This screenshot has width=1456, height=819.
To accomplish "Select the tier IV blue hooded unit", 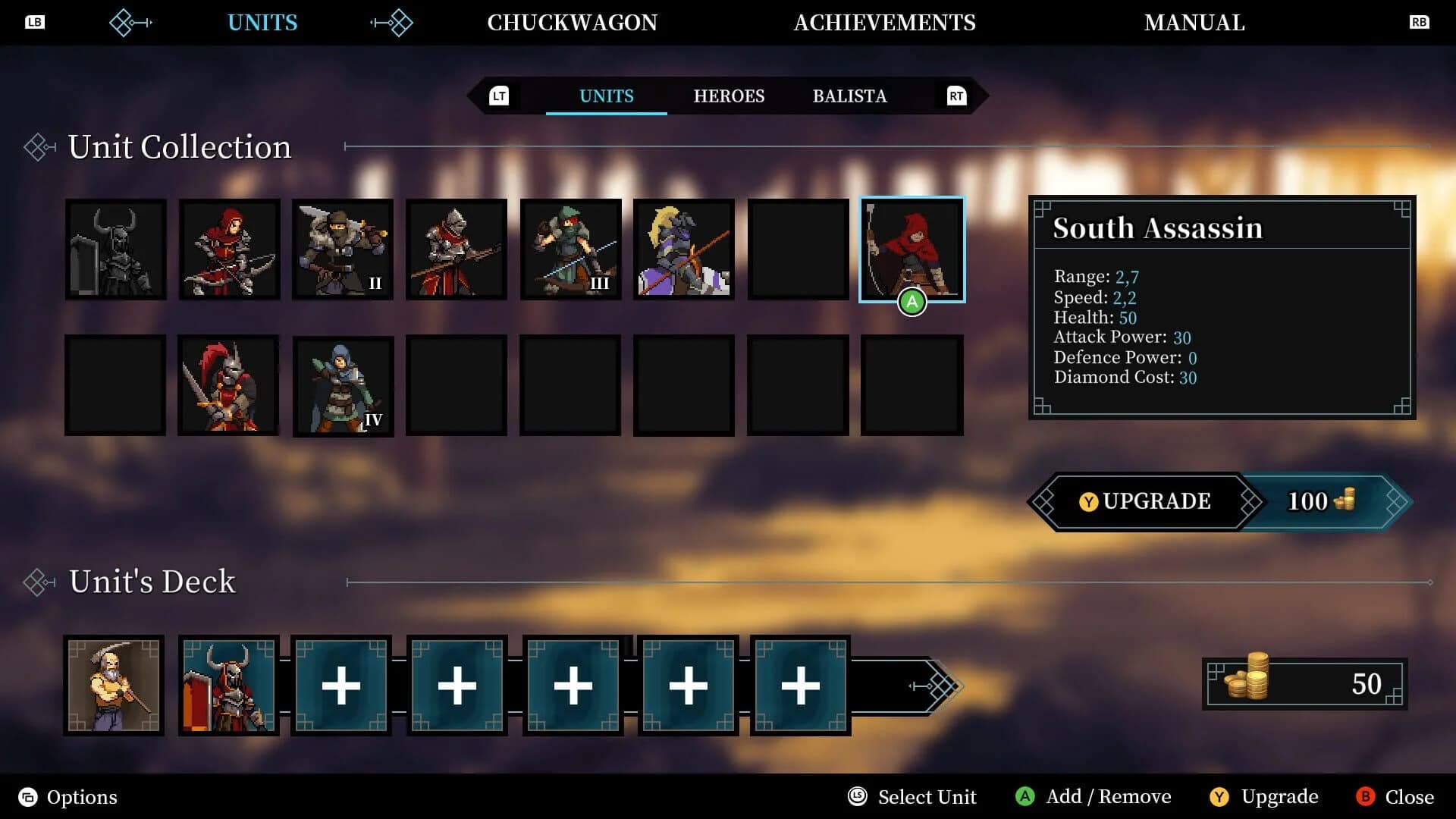I will [343, 385].
